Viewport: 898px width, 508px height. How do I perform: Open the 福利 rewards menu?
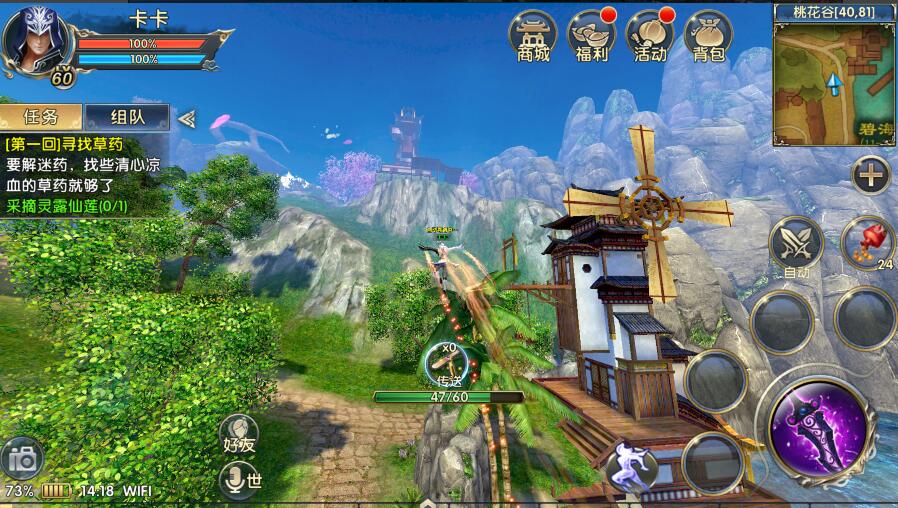(592, 37)
